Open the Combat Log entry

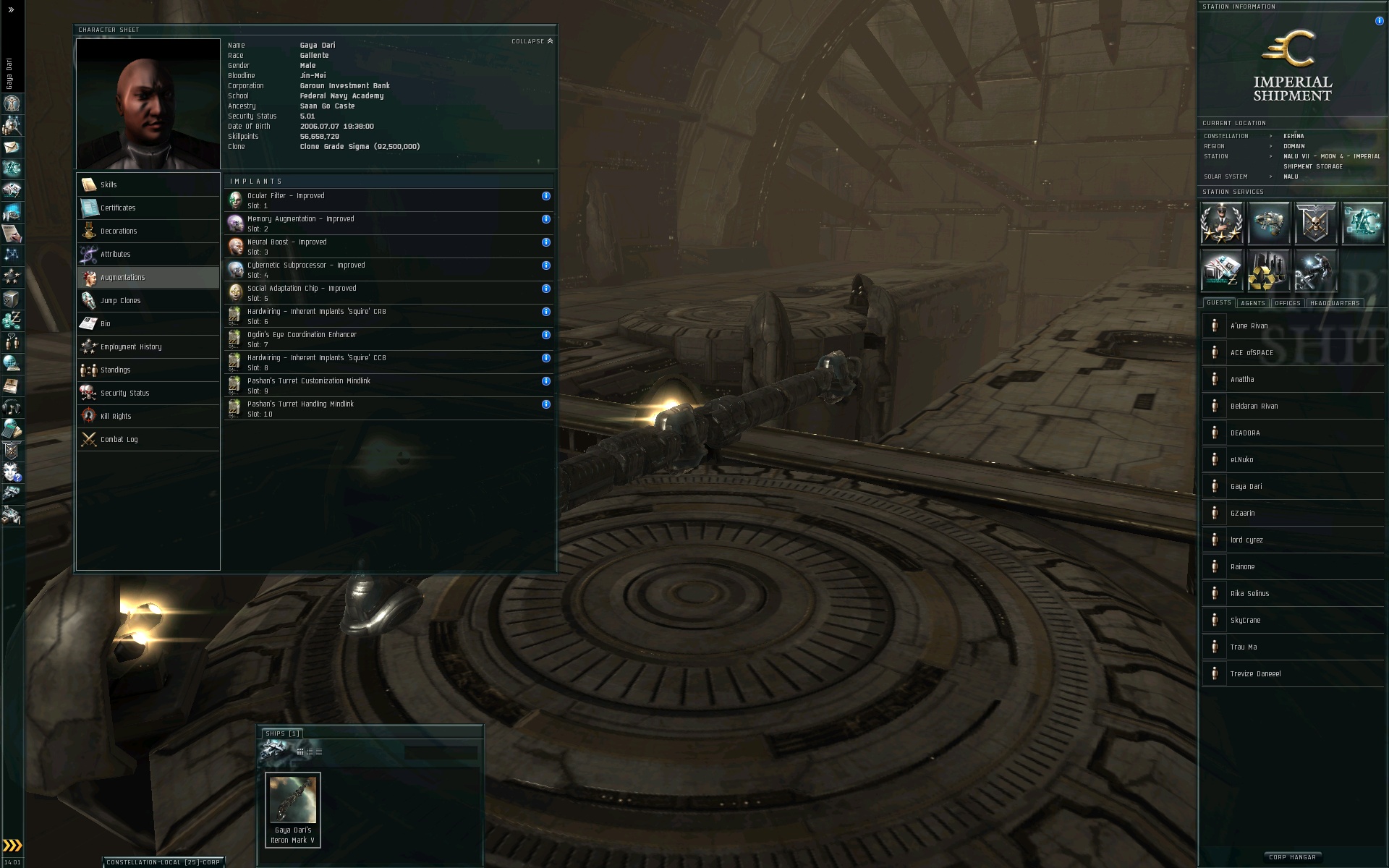click(x=119, y=439)
